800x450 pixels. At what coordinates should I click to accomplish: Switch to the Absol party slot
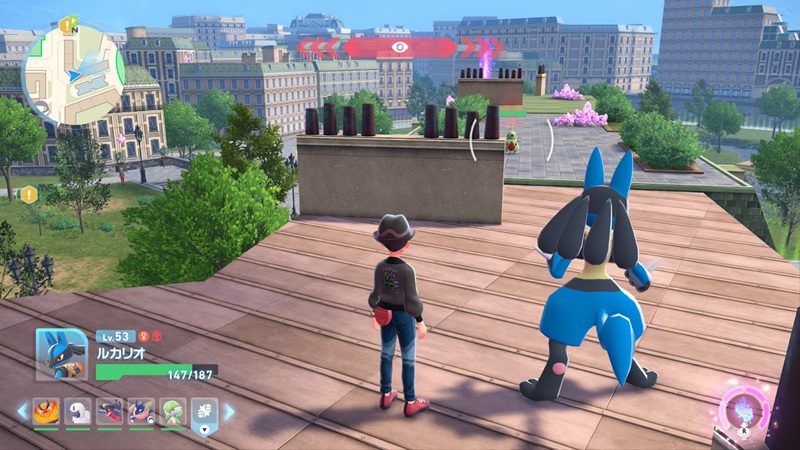[78, 411]
